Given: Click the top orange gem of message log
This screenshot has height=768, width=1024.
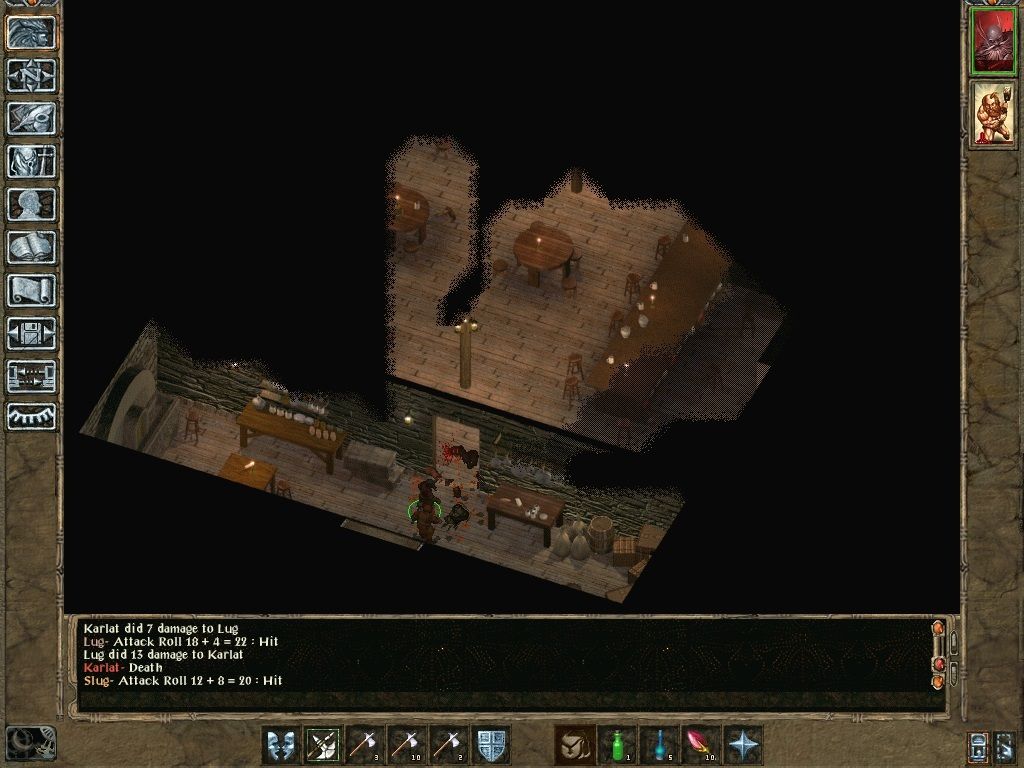Looking at the screenshot, I should (x=938, y=628).
